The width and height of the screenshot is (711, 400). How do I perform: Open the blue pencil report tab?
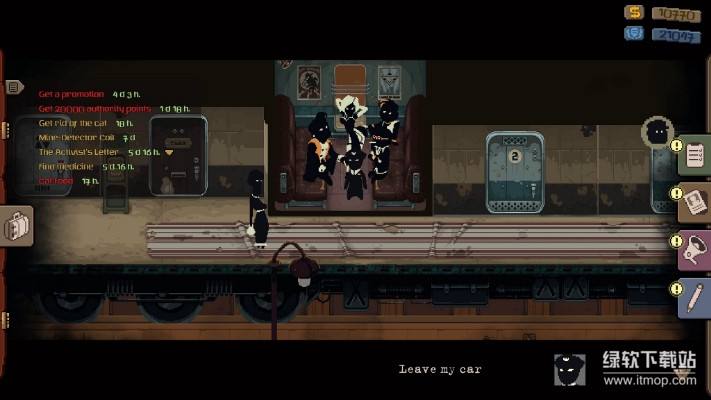pos(696,297)
